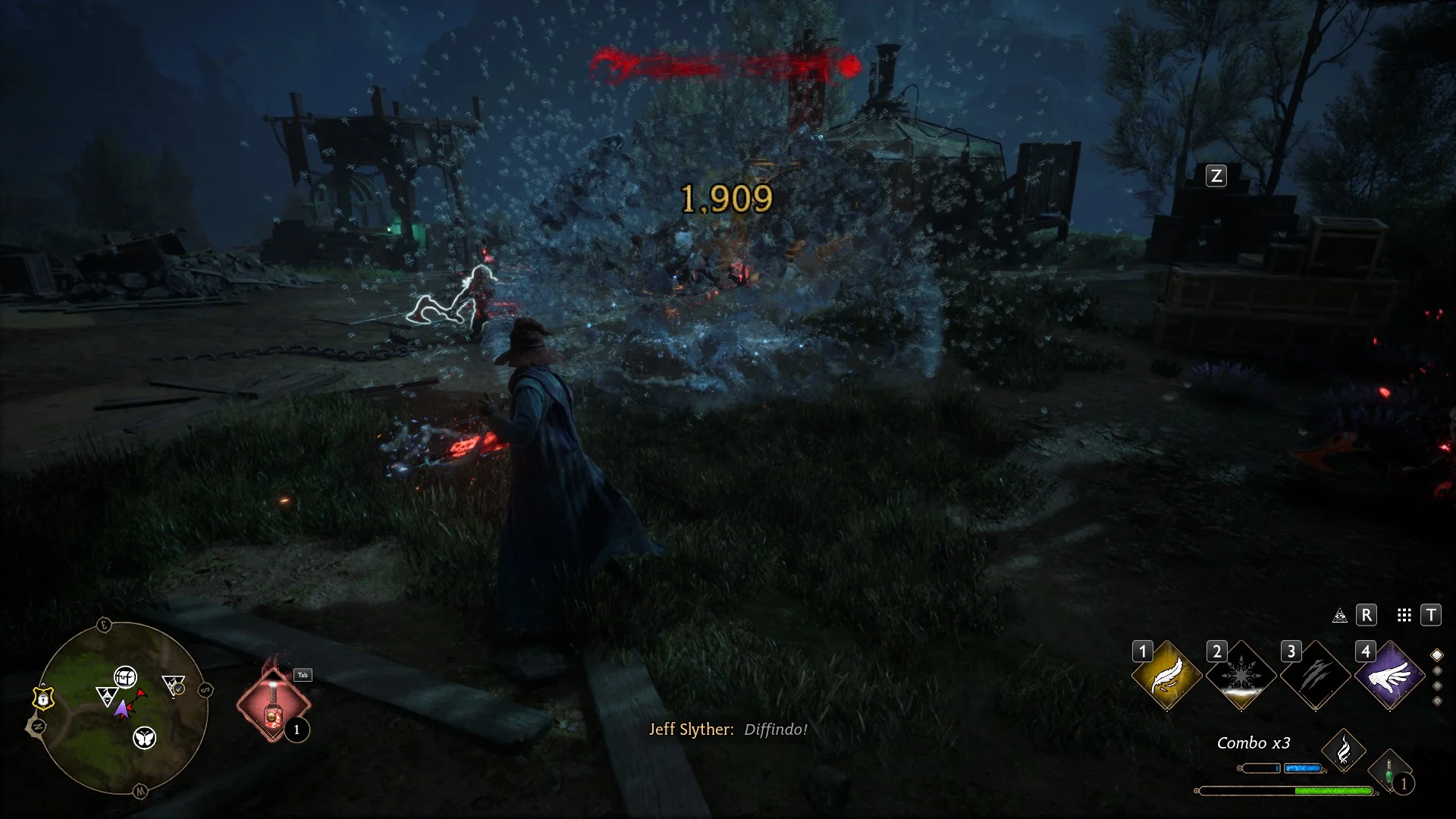Screen dimensions: 1456x819
Task: Select the yellow locked shield quest marker
Action: coord(44,698)
